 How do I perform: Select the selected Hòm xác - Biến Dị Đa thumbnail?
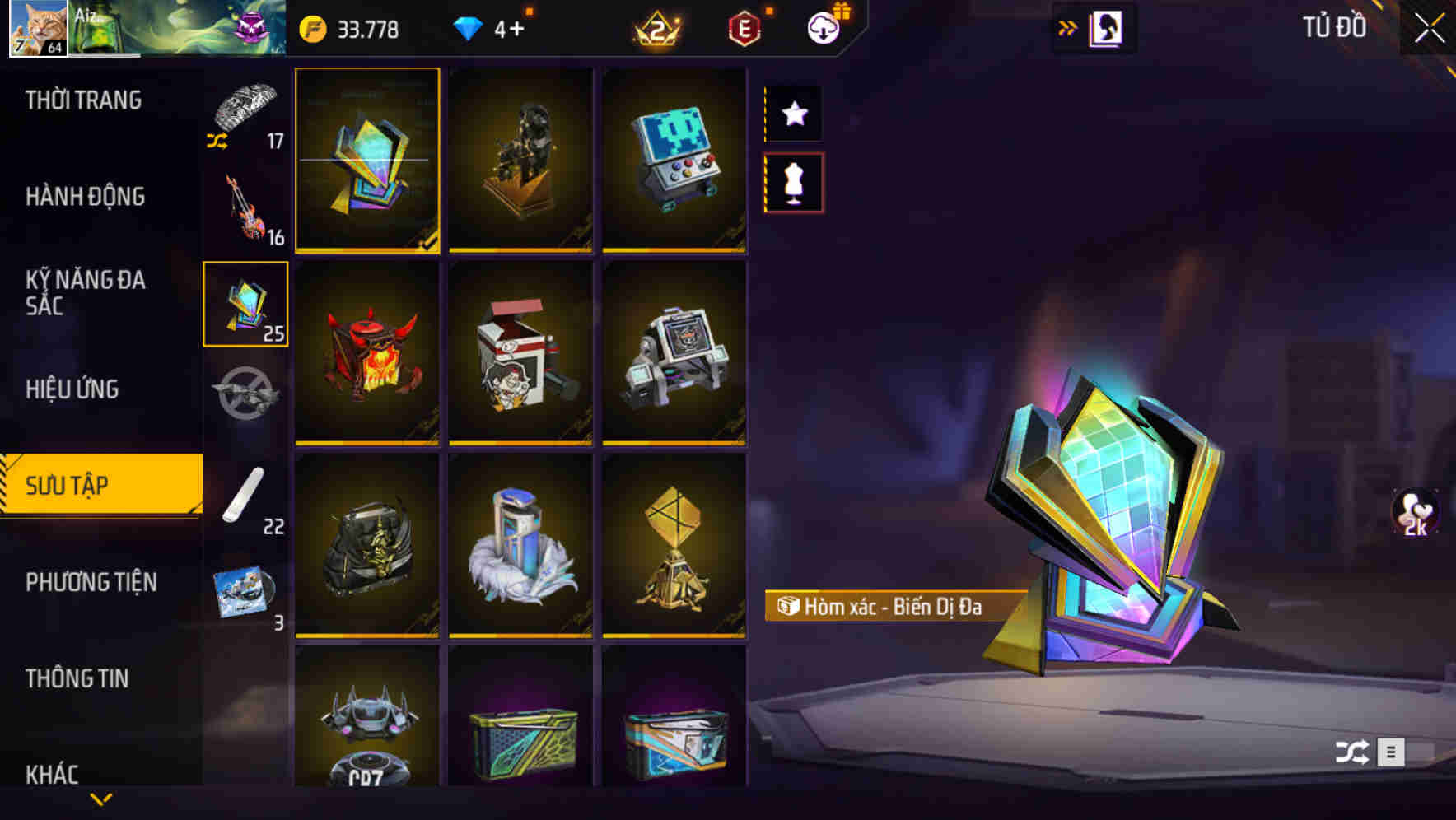coord(368,161)
